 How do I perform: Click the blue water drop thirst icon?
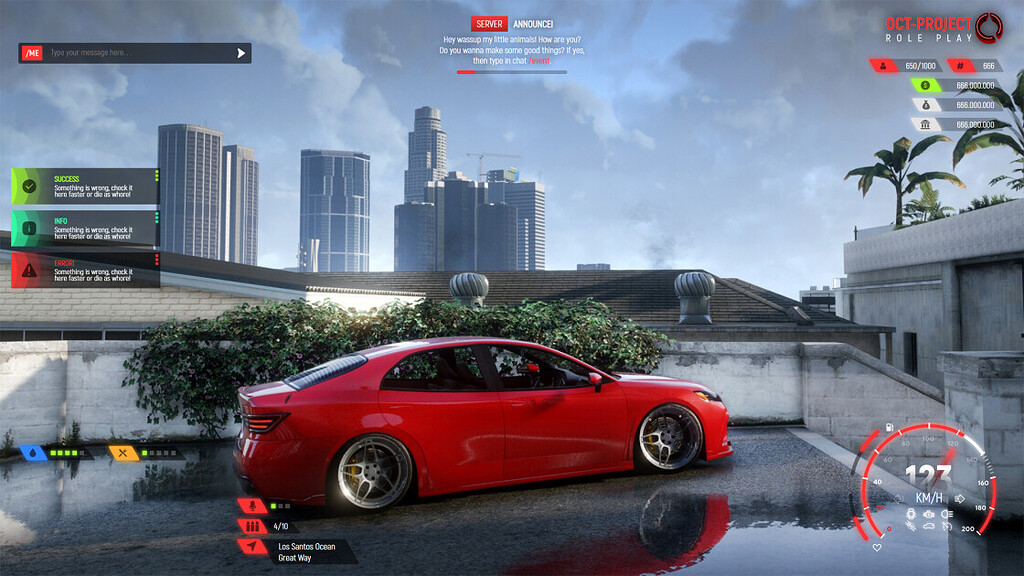click(33, 453)
